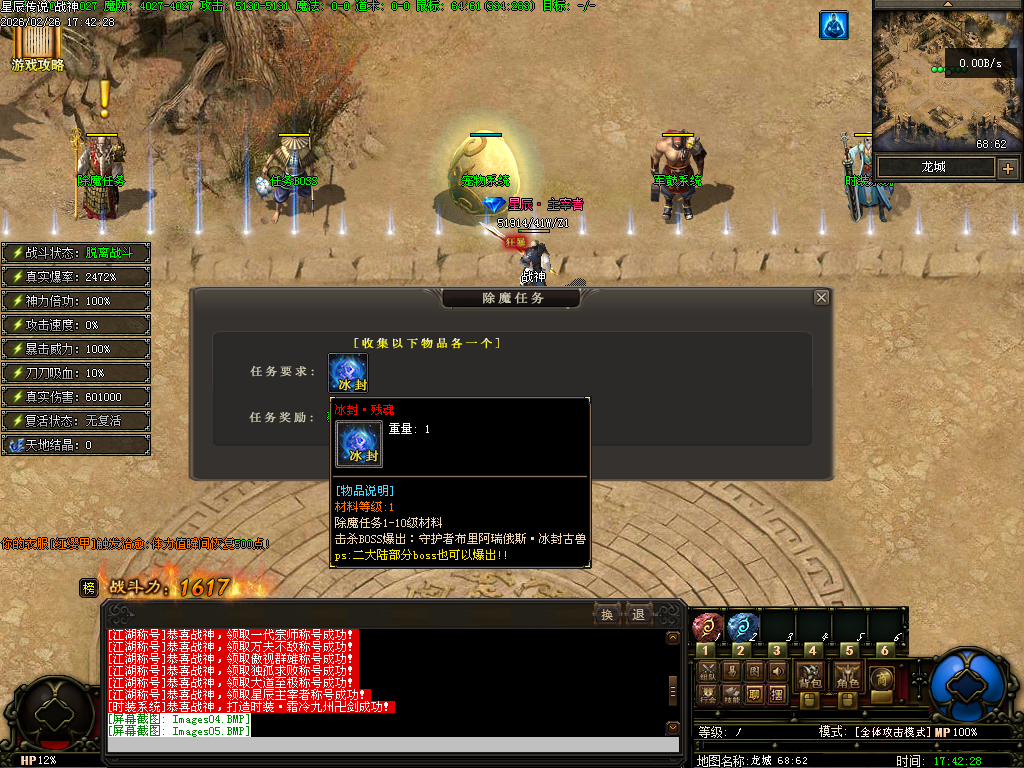Select the 冰封 required item slot
The width and height of the screenshot is (1024, 768).
348,373
